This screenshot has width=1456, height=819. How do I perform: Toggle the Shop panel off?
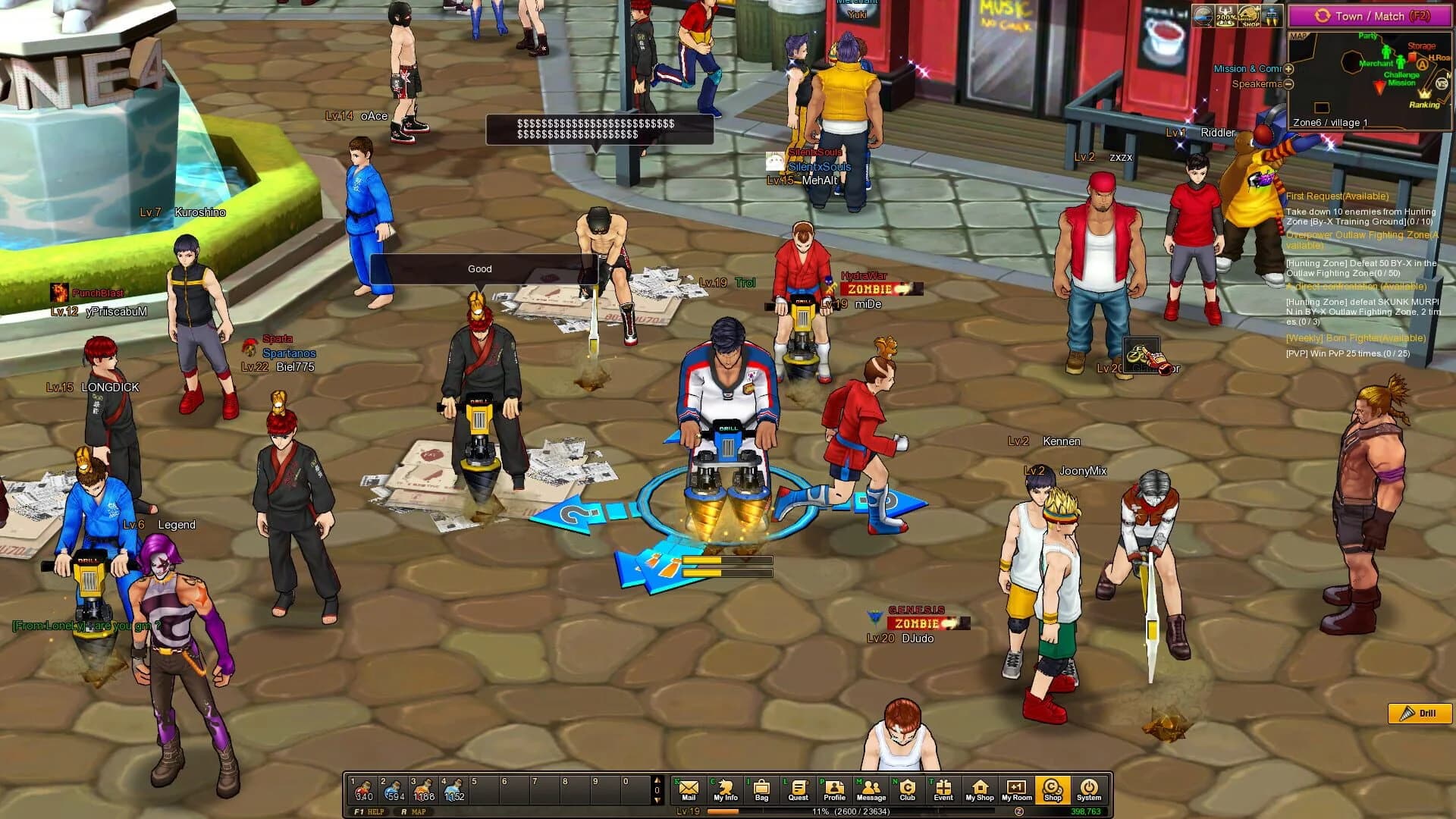coord(1053,789)
